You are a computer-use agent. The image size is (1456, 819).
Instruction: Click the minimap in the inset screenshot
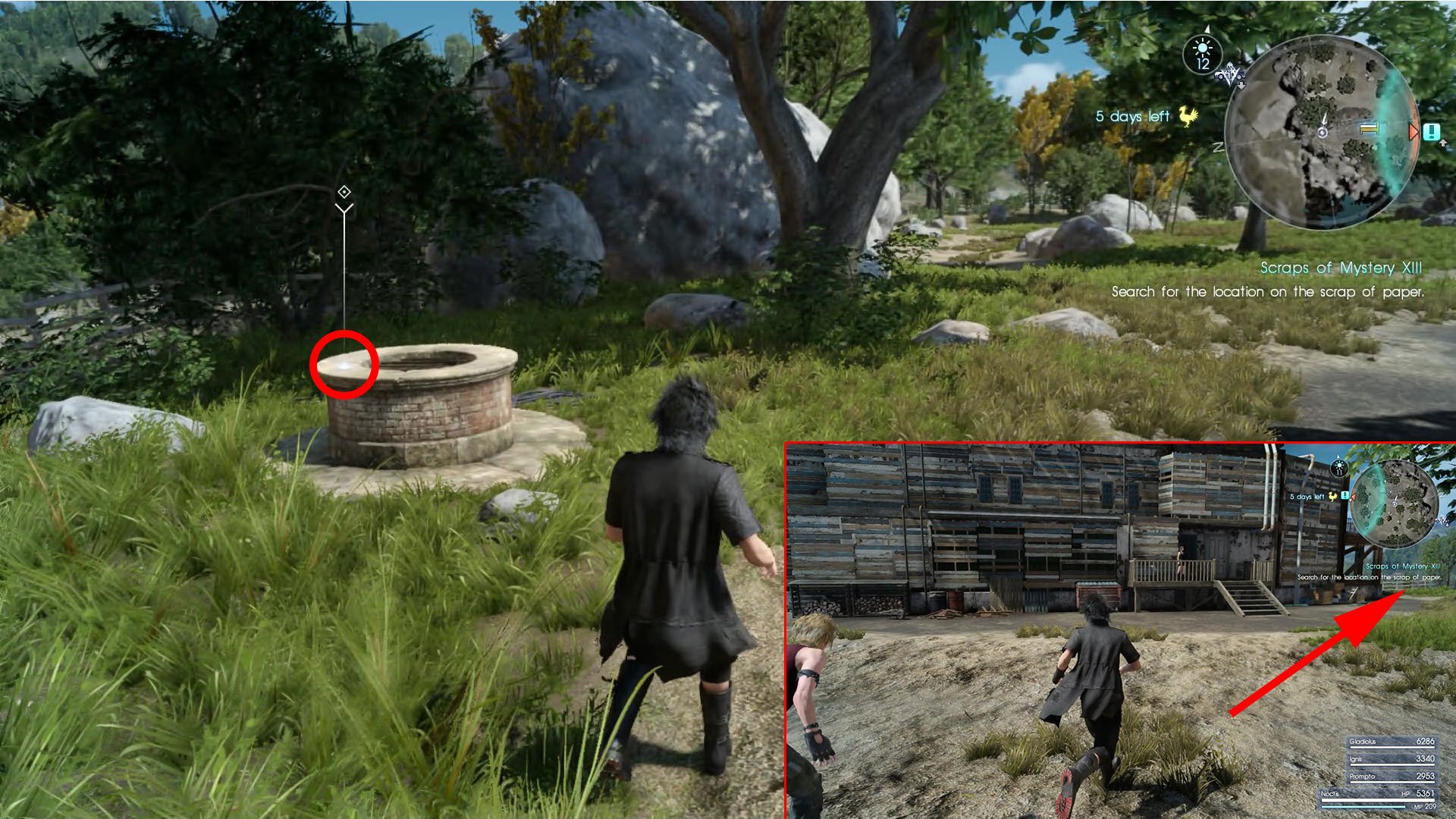click(x=1395, y=502)
